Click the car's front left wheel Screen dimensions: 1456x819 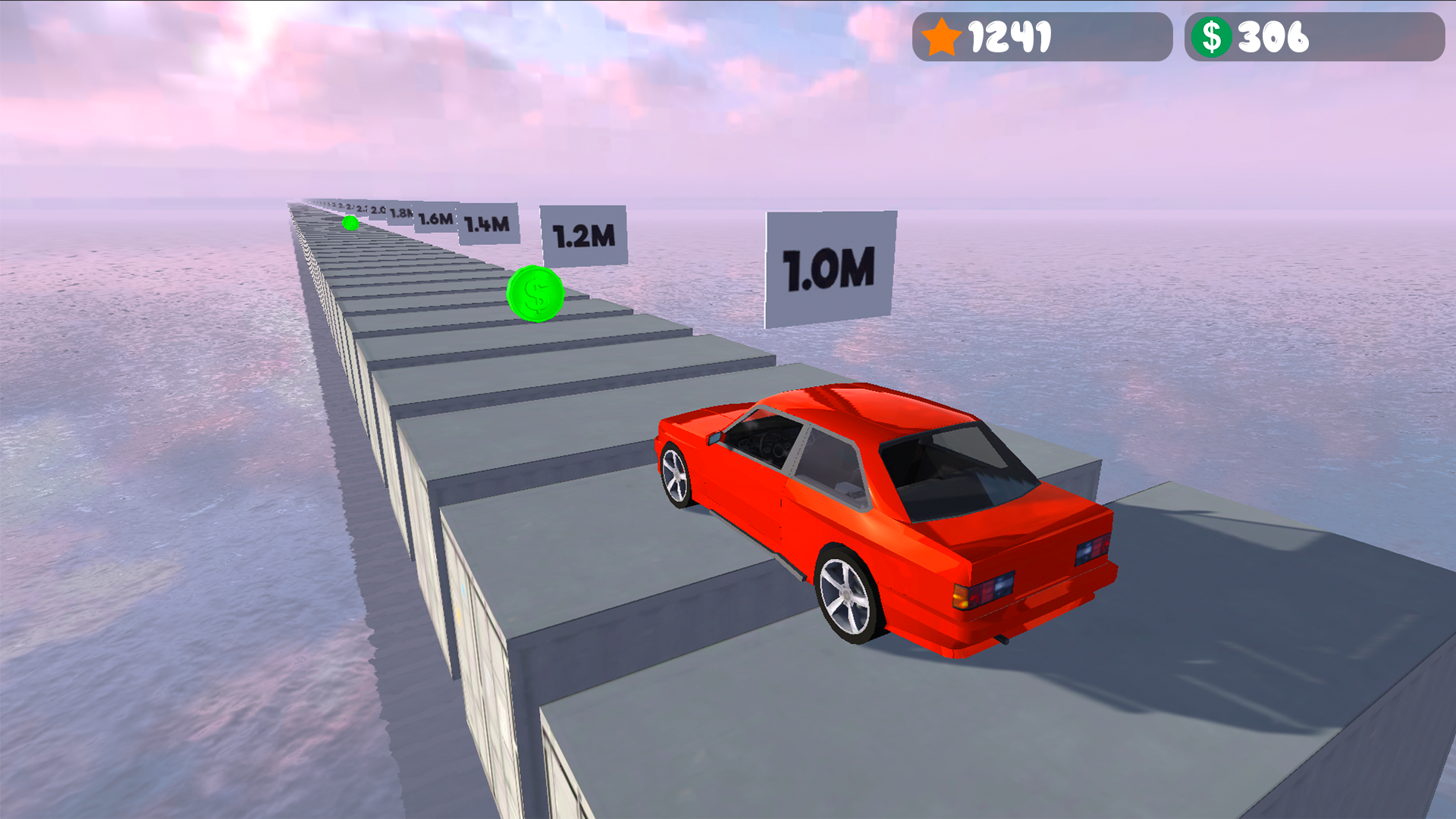[x=676, y=474]
